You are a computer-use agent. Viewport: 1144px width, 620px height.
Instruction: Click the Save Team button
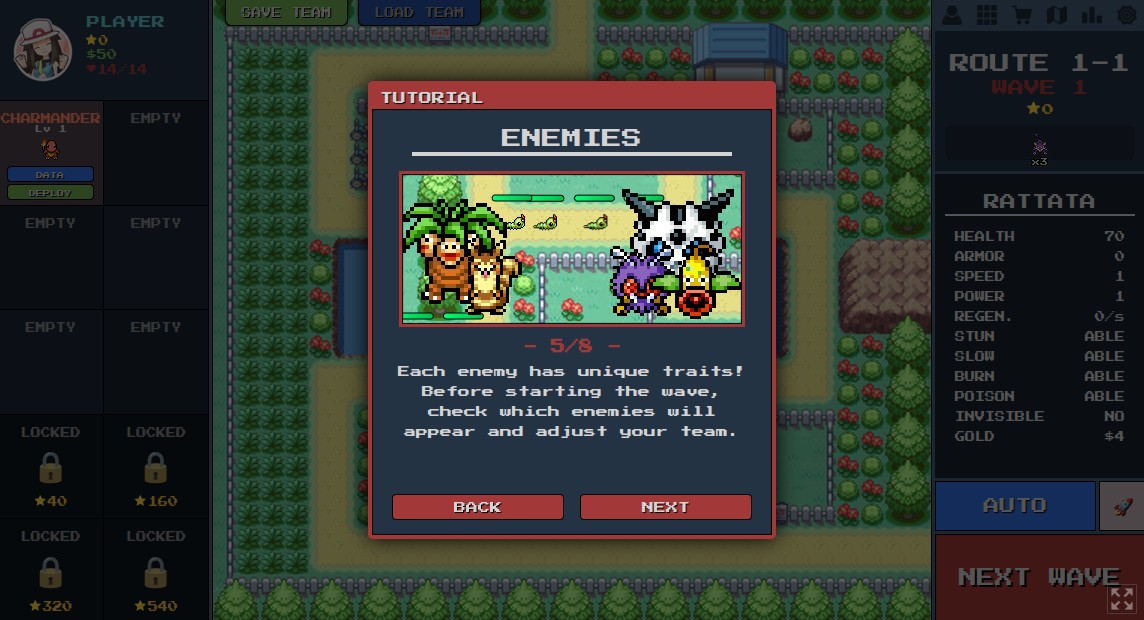286,12
